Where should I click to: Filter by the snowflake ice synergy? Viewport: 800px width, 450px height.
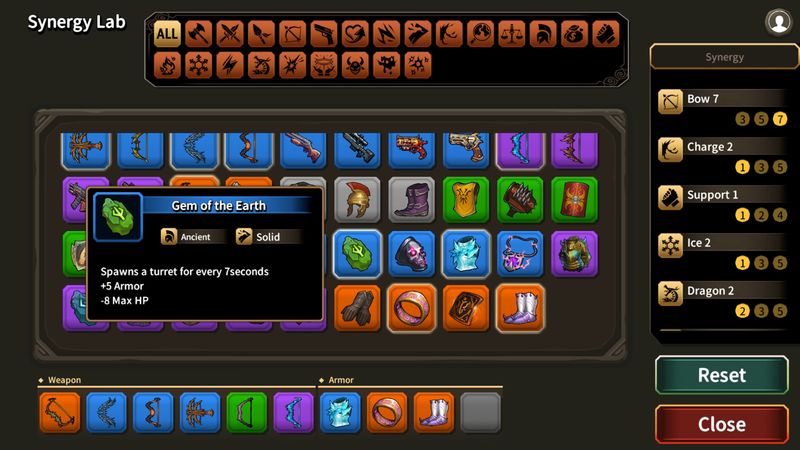click(x=199, y=65)
